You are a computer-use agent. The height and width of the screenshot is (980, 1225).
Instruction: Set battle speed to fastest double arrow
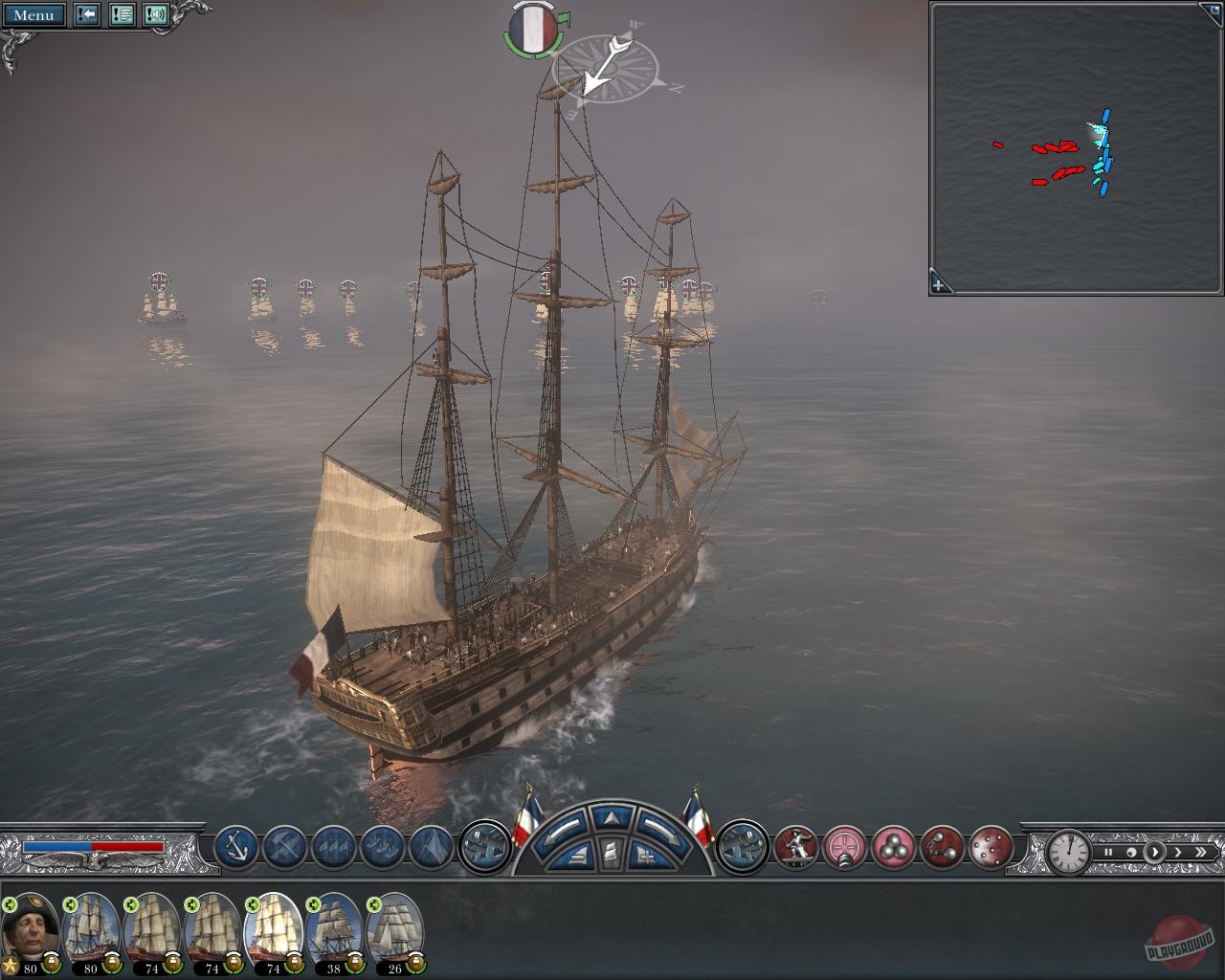(x=1201, y=852)
